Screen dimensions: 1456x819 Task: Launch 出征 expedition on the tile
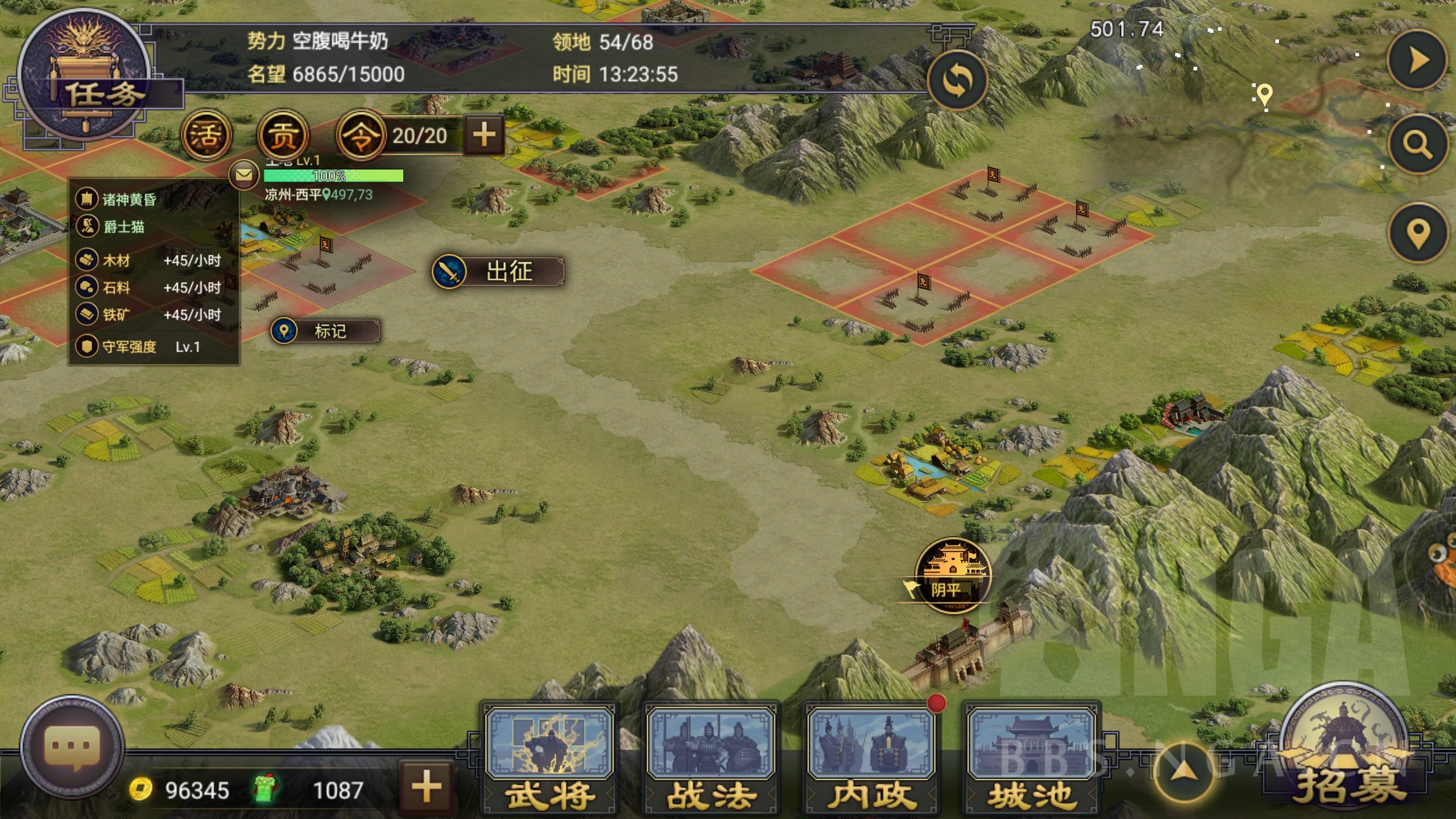(498, 271)
